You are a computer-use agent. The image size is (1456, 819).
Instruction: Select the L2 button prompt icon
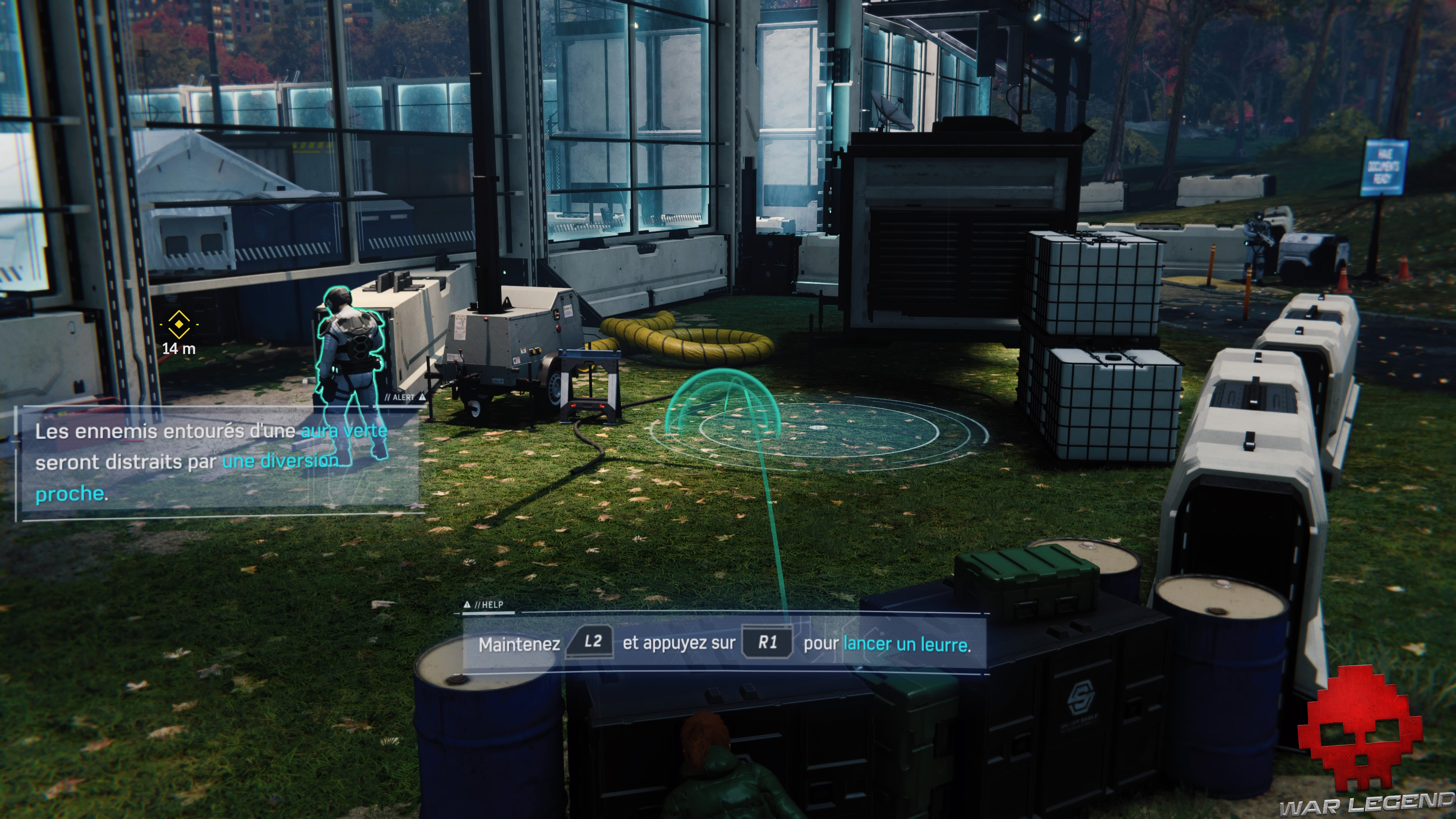coord(590,643)
